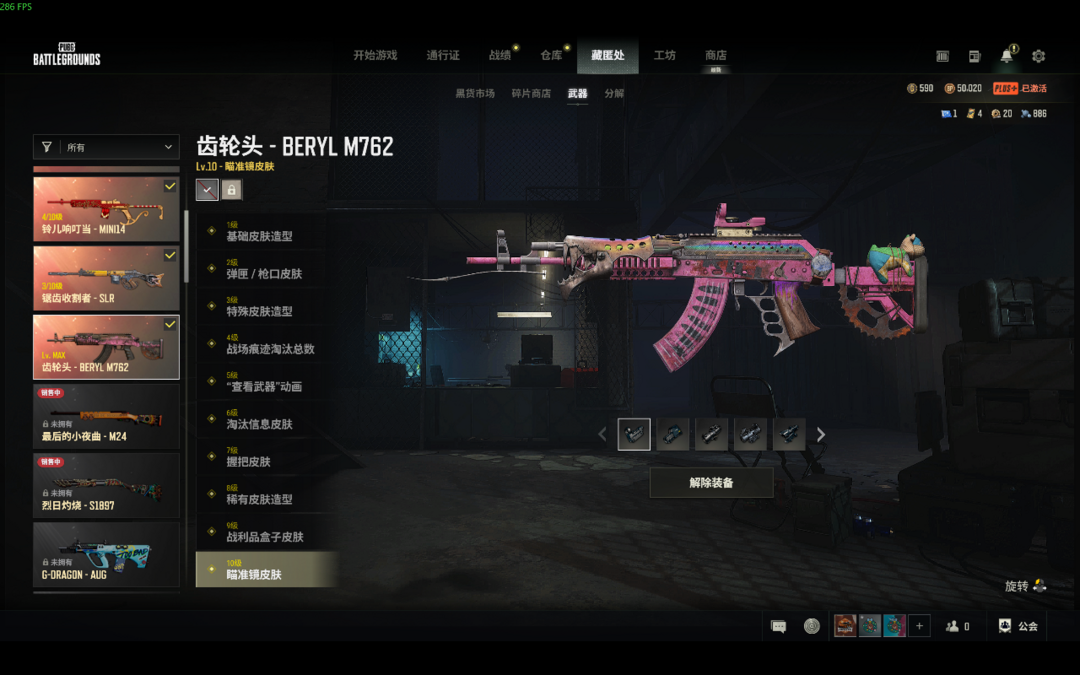Open the 公会 guild button
This screenshot has width=1080, height=675.
click(x=1018, y=626)
